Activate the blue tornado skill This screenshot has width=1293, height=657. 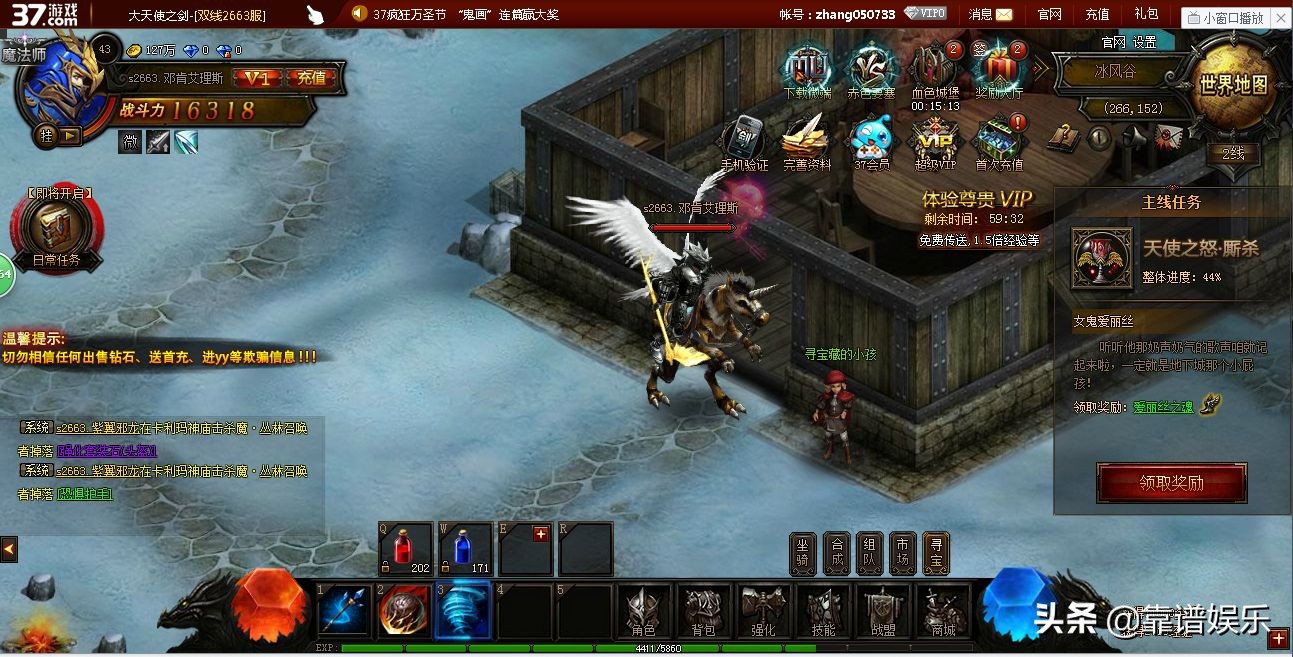pos(464,610)
